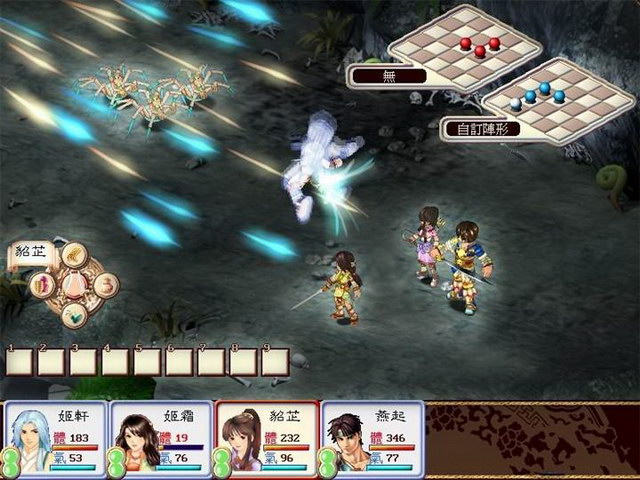Open the party formation grid with blue orbs
Viewport: 640px width, 480px height.
(x=558, y=96)
